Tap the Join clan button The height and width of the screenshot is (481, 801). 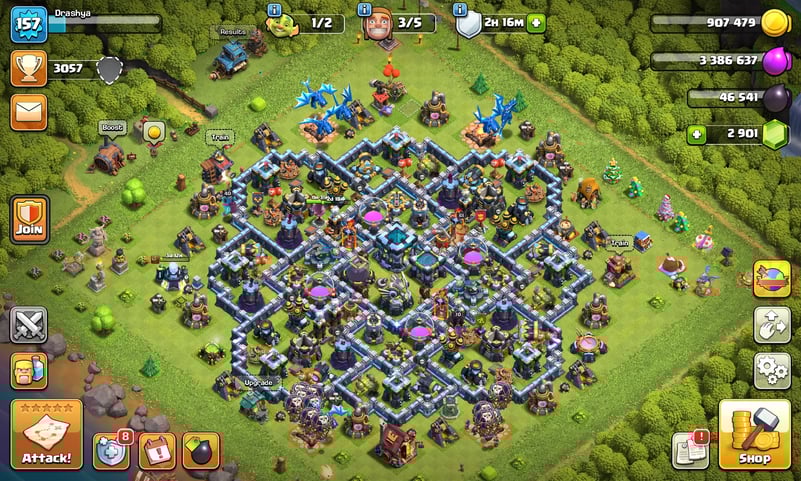point(28,220)
